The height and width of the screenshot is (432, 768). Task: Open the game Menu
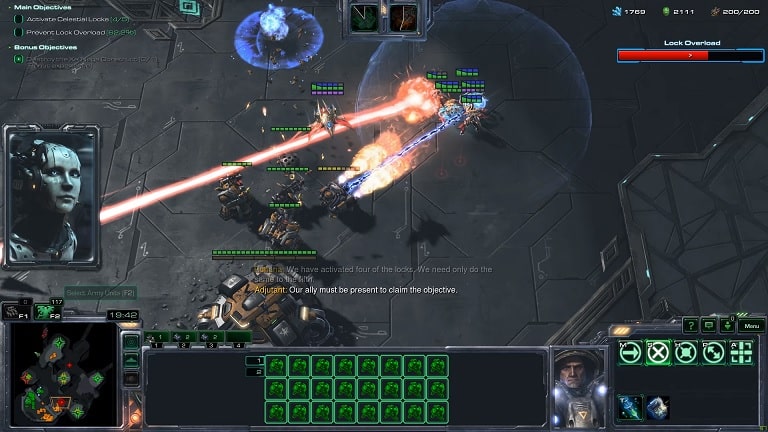click(751, 326)
